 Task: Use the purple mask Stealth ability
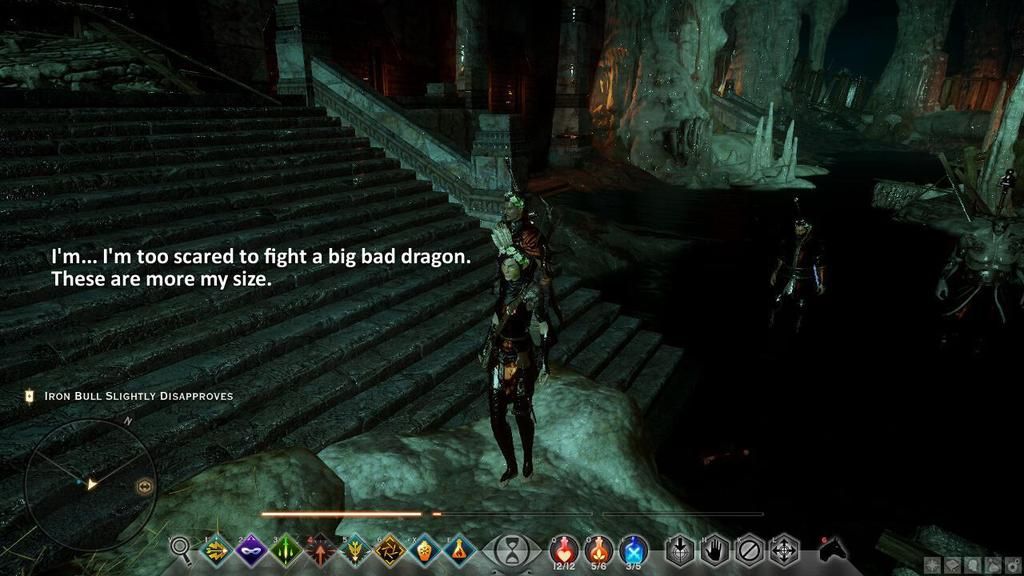click(x=250, y=549)
